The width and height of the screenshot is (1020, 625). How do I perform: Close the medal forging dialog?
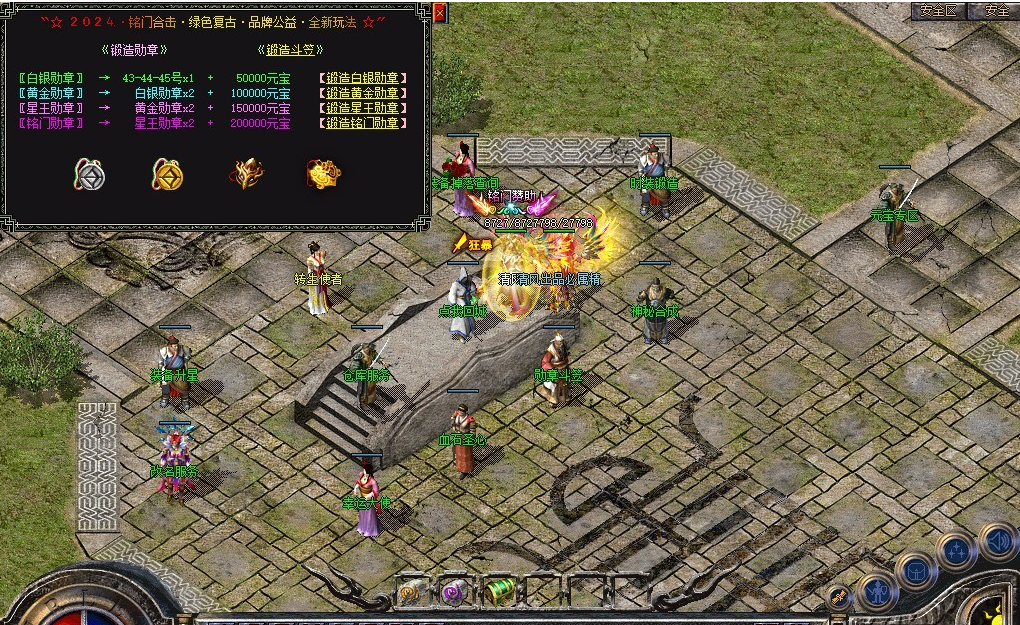click(x=441, y=12)
